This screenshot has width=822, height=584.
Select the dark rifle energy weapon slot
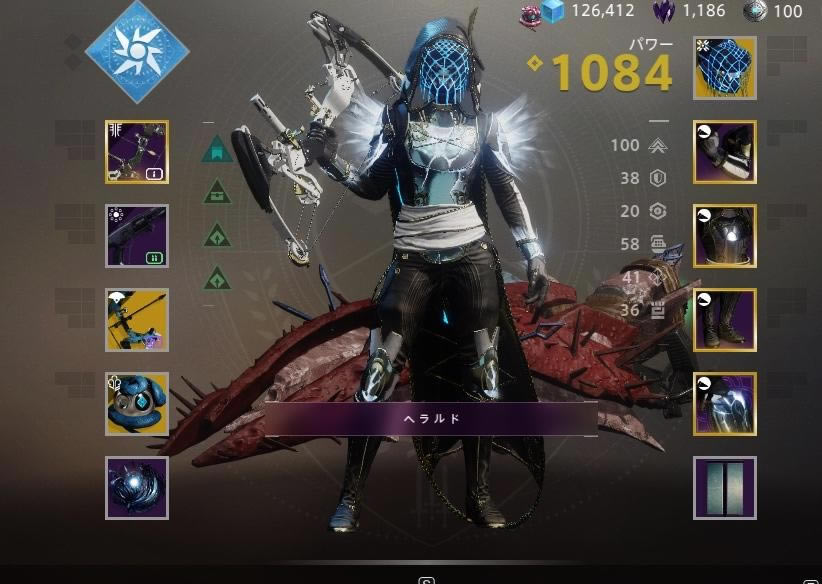click(137, 236)
